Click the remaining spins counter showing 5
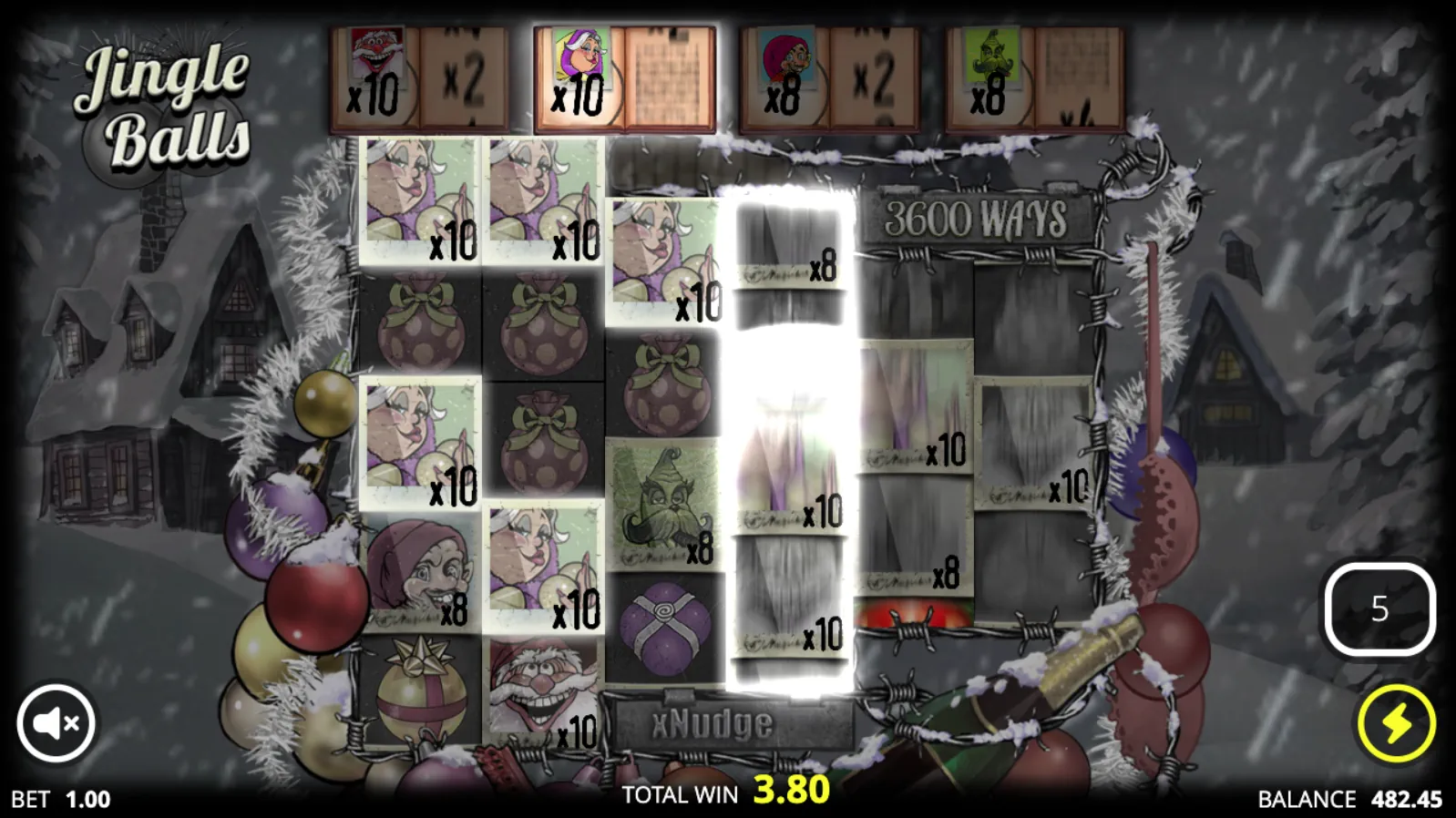 [x=1379, y=610]
